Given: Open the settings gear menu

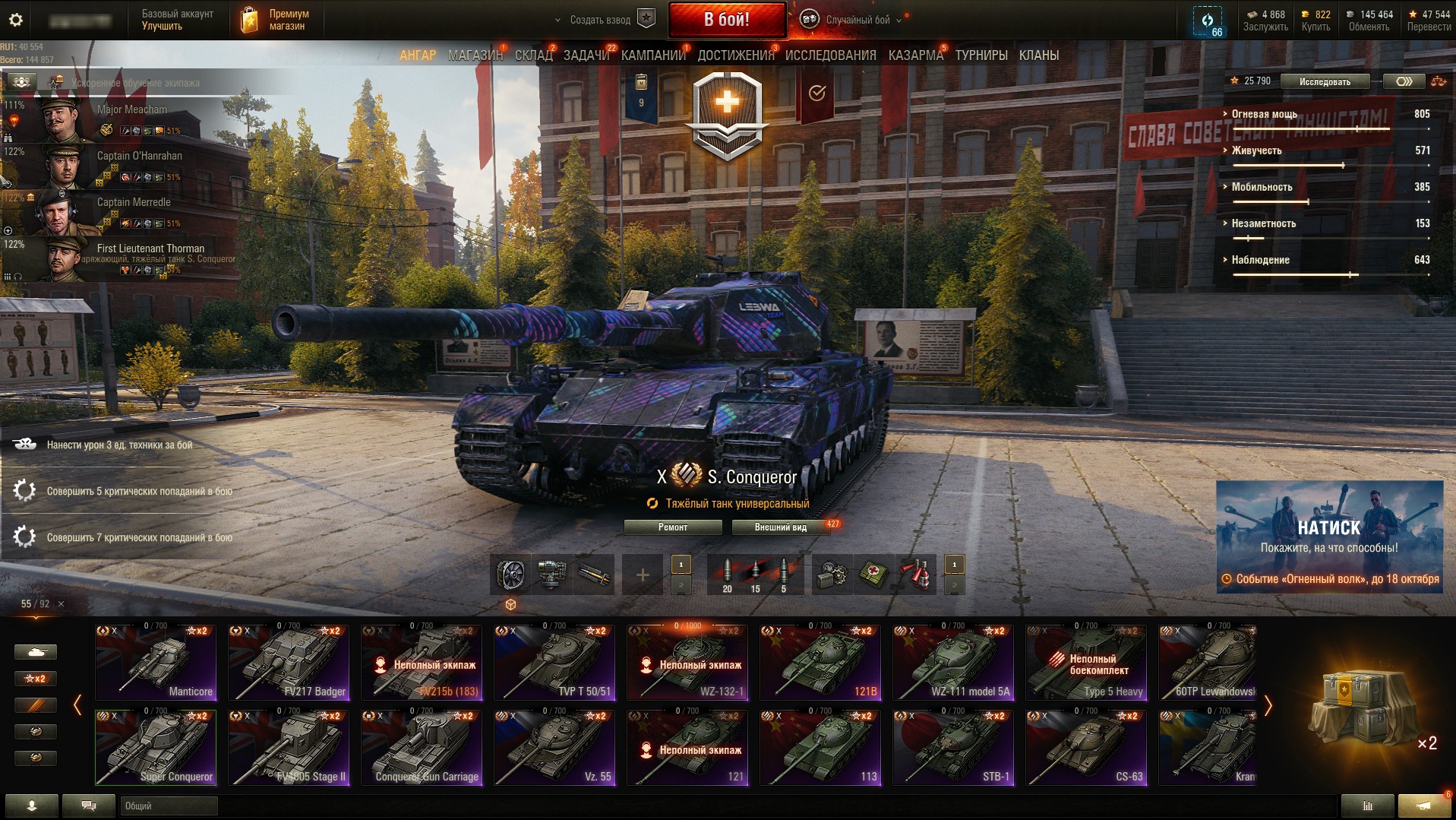Looking at the screenshot, I should coord(15,21).
